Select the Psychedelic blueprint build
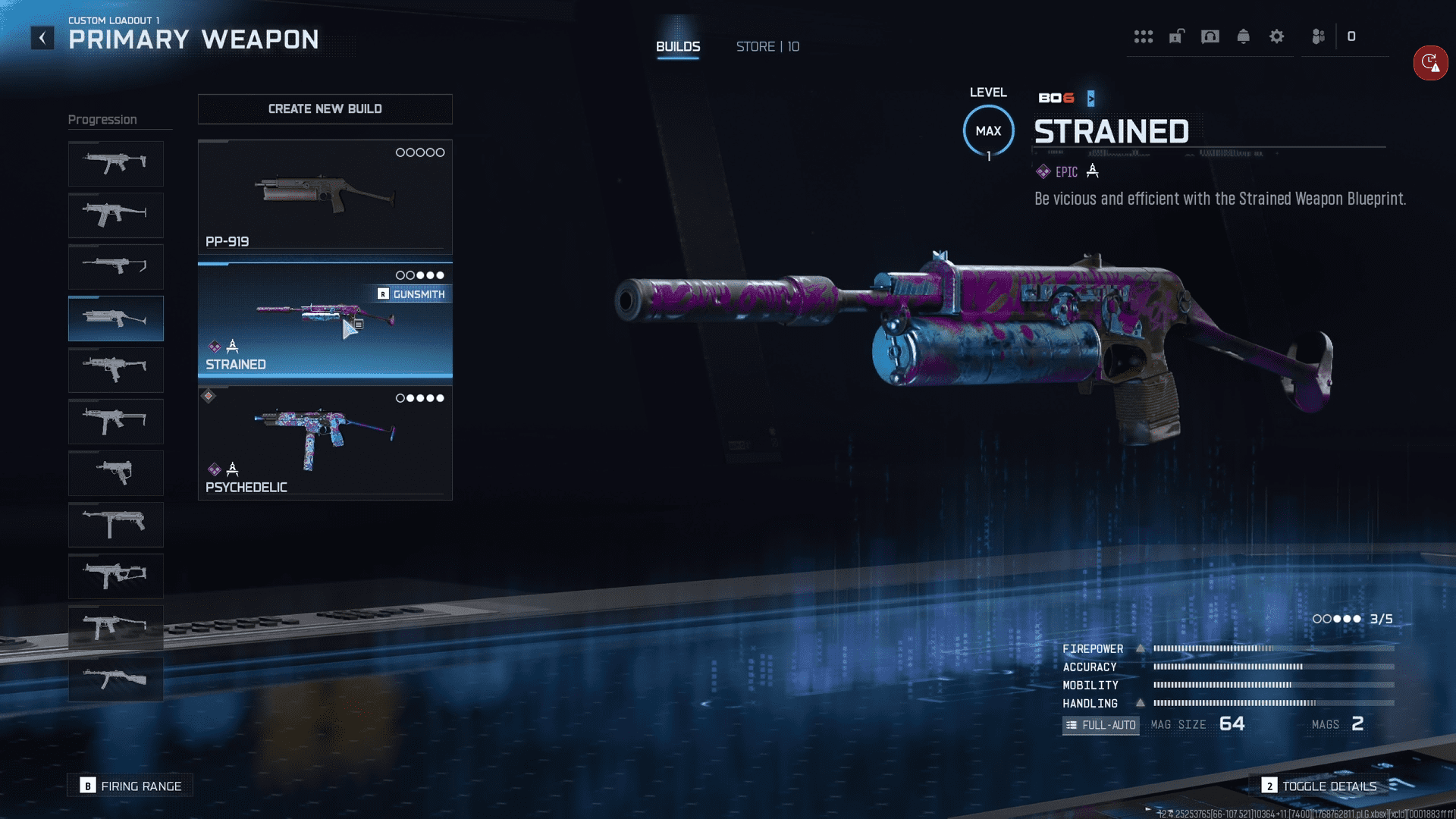1456x819 pixels. tap(325, 443)
